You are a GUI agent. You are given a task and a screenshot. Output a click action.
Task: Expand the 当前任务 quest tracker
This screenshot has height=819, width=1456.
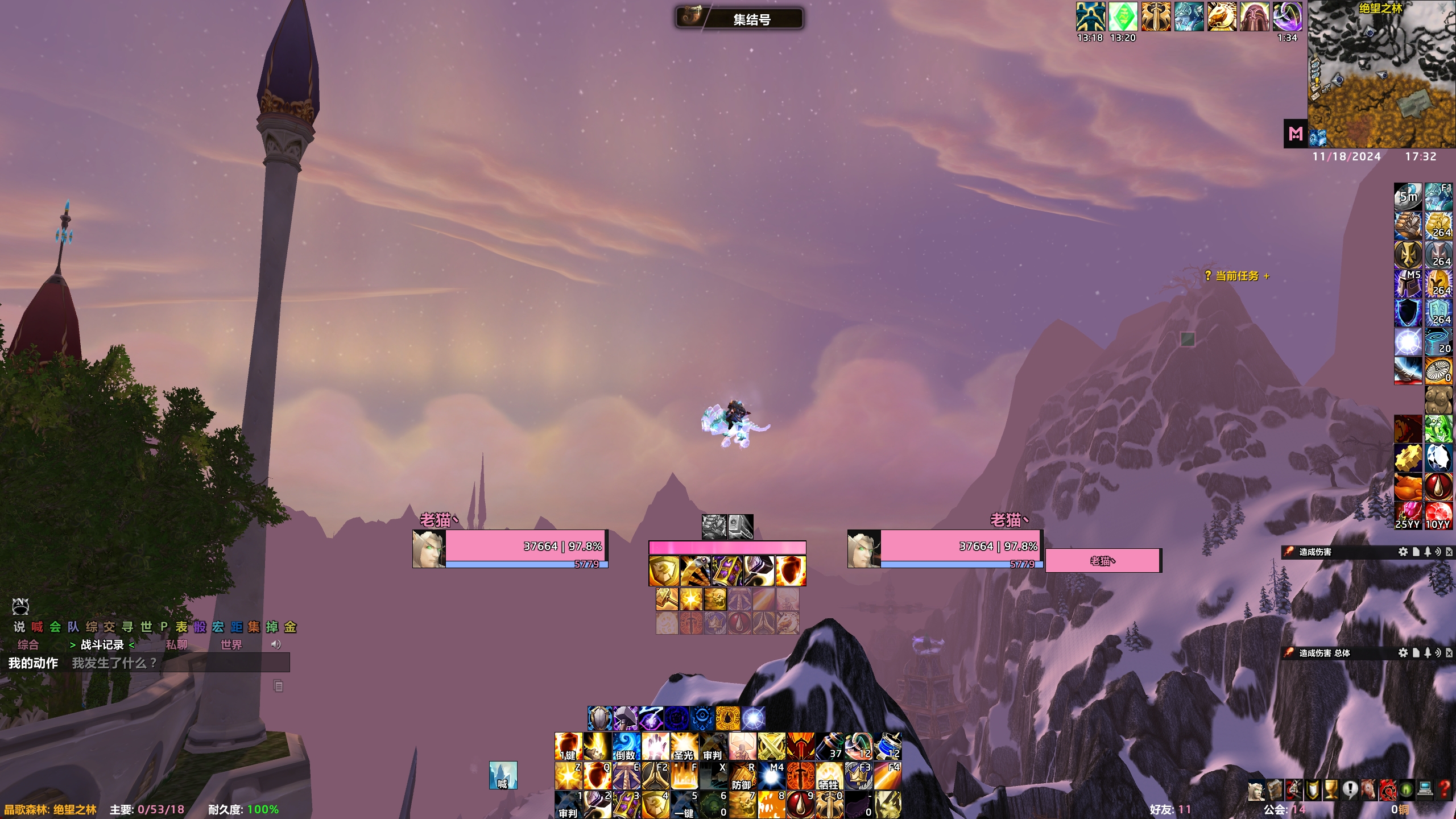[1236, 276]
